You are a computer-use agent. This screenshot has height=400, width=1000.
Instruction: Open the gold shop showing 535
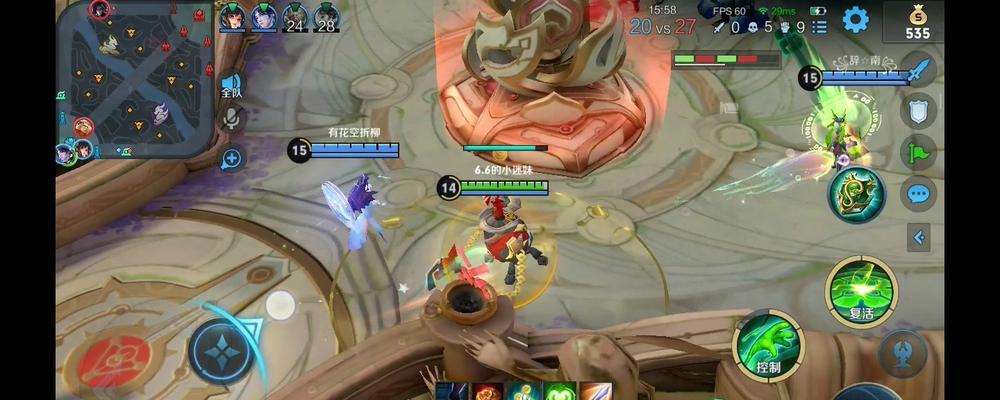[917, 21]
